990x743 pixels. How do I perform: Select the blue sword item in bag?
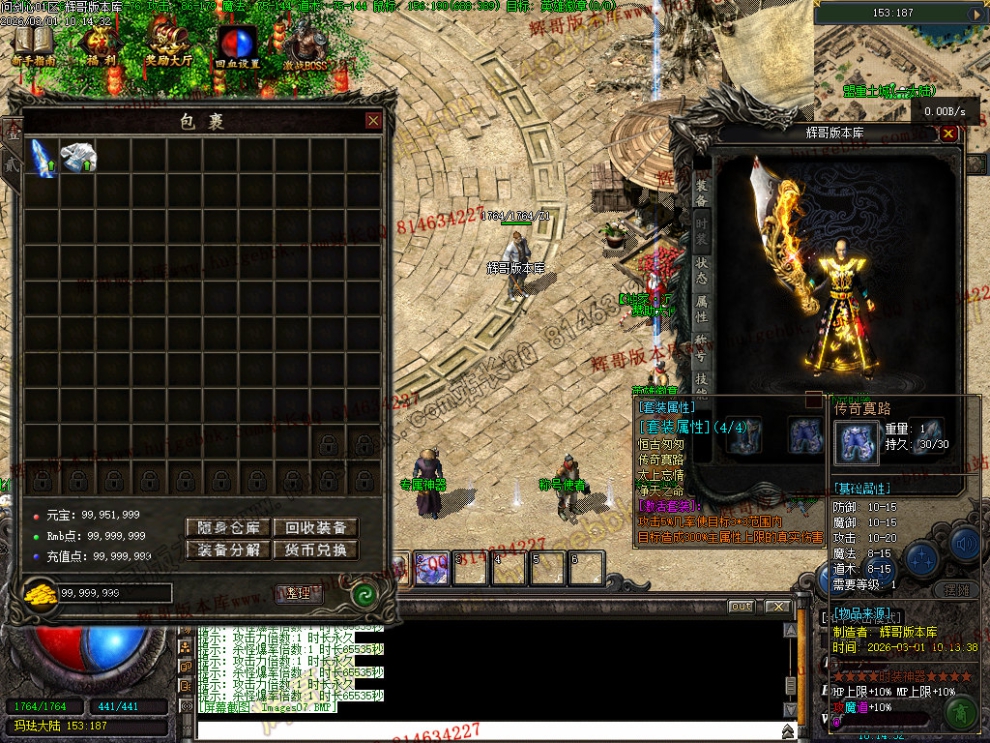42,158
